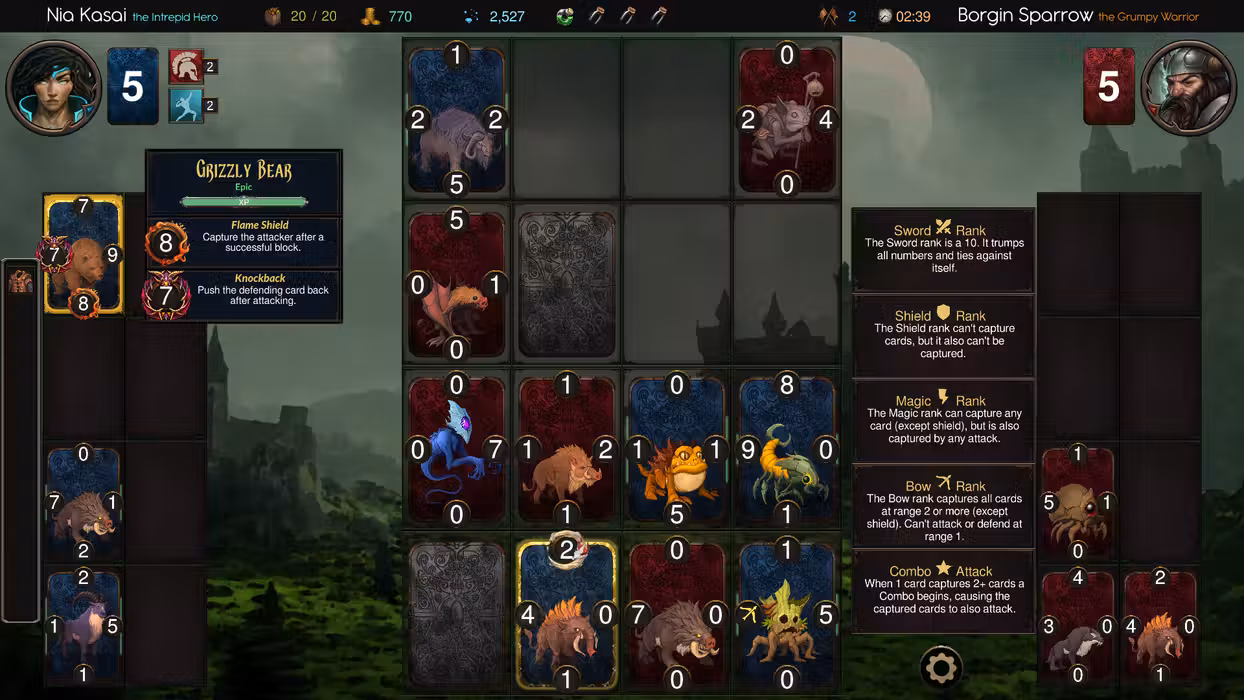Click the Flame Shield ability entry
1244x700 pixels.
[x=245, y=242]
